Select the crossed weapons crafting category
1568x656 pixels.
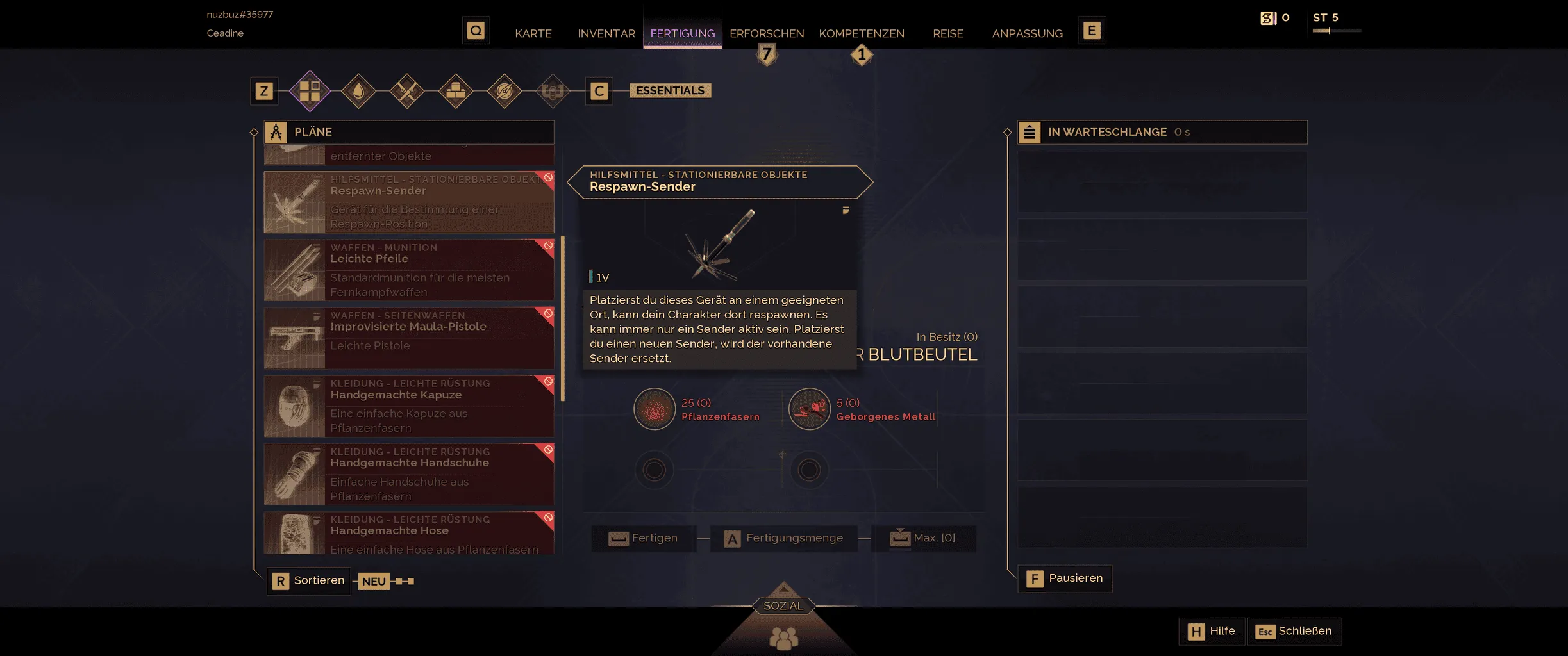(x=407, y=91)
